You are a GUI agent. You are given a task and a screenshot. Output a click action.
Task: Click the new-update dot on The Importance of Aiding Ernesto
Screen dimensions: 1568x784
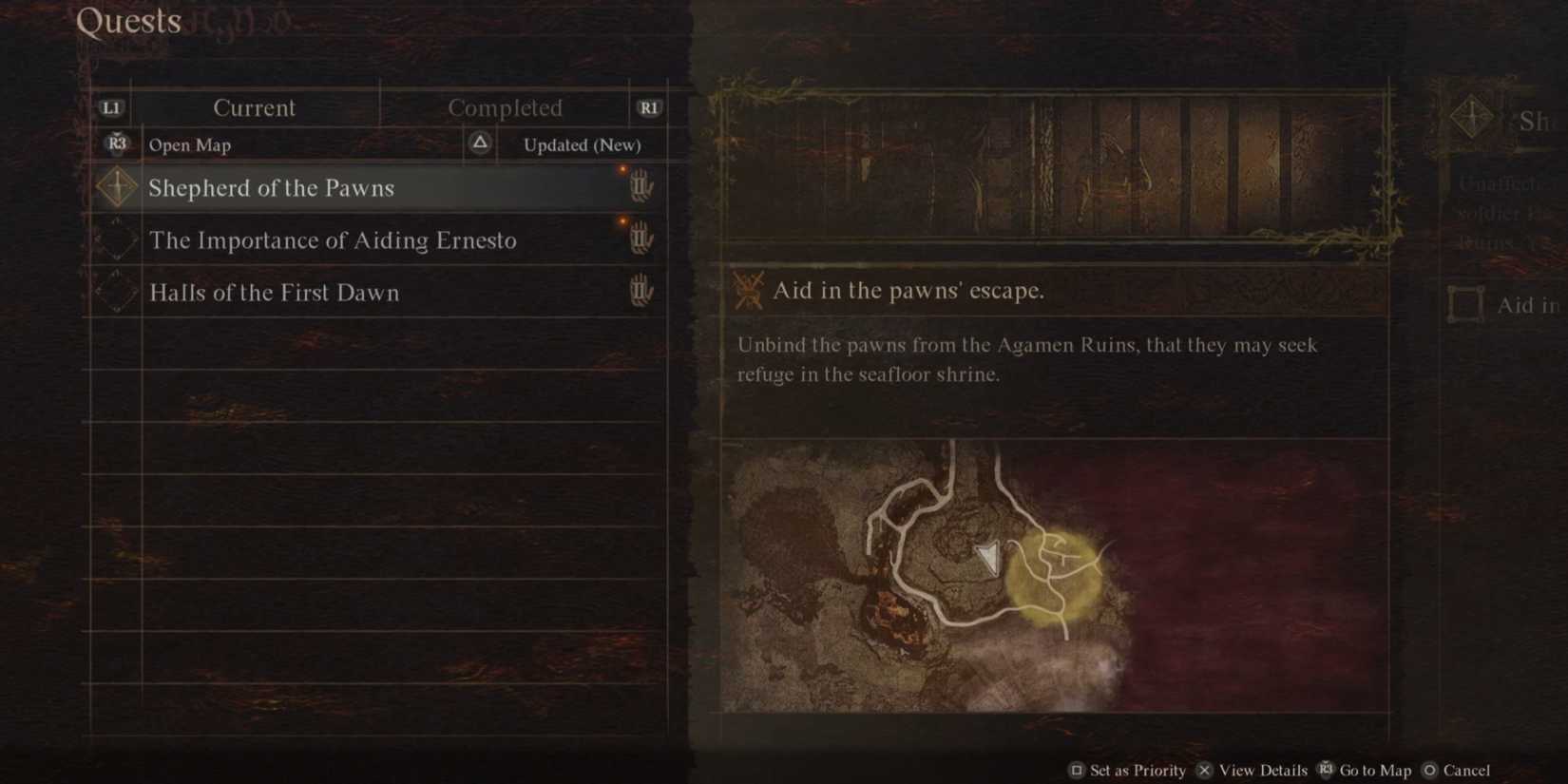(624, 221)
